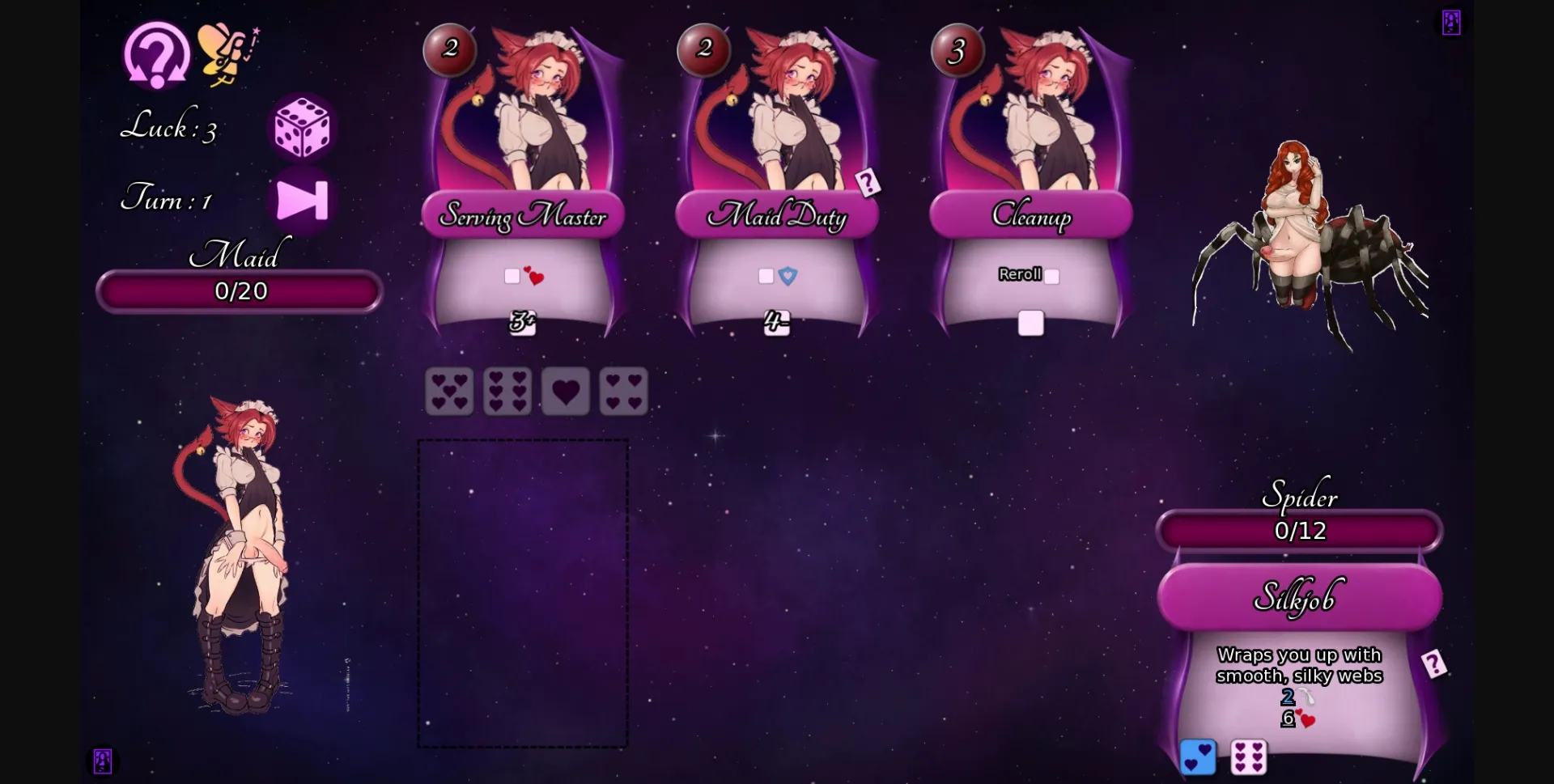
Task: Click the Maid Duty action banner
Action: pos(776,216)
